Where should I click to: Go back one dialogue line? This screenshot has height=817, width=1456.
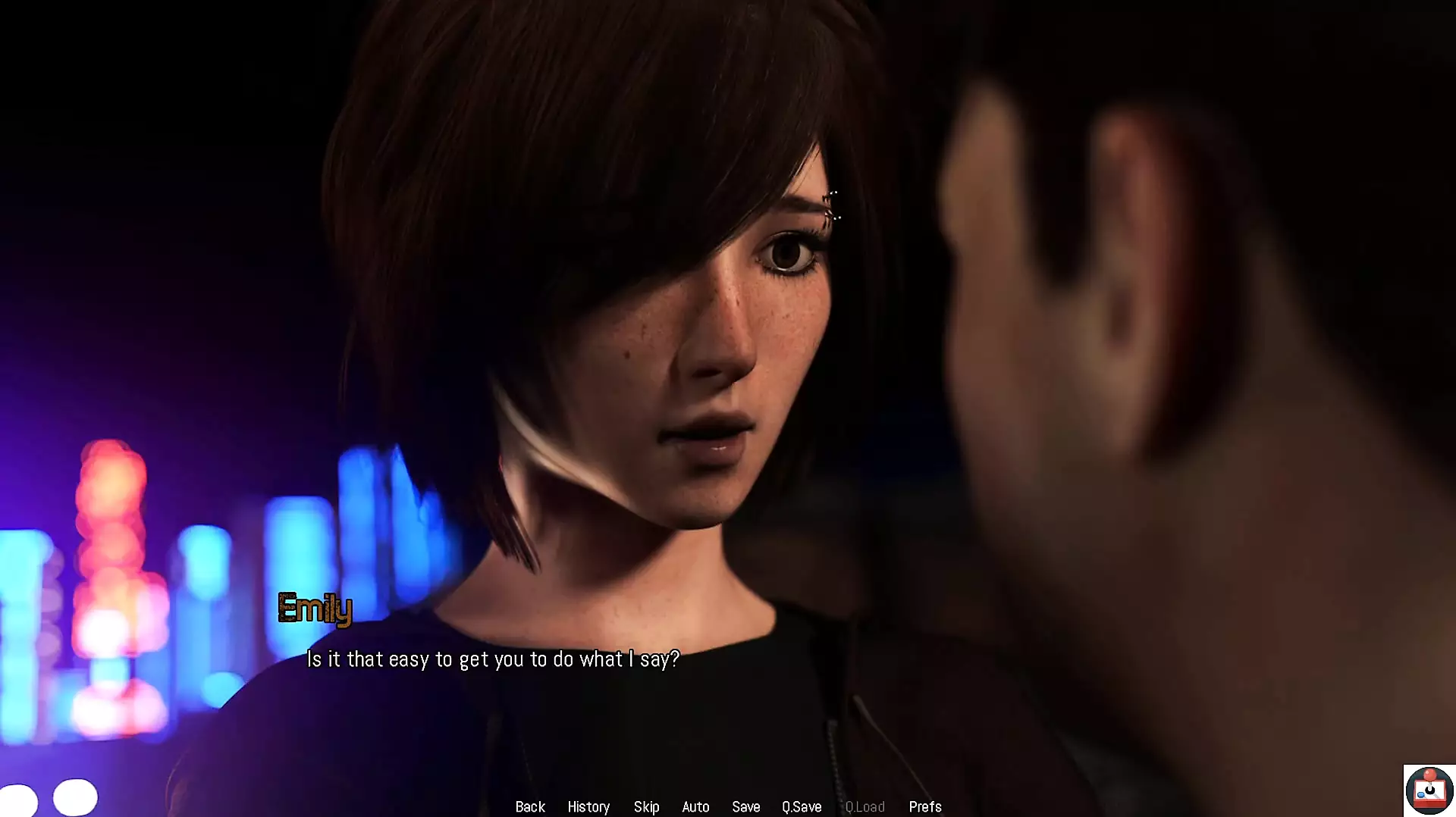(x=530, y=806)
